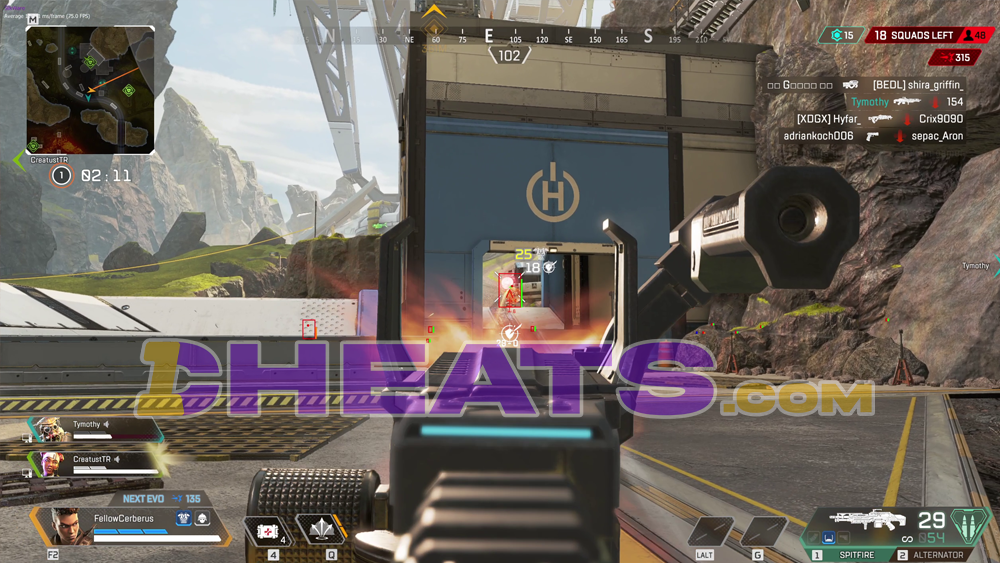Click the adriankoch006 kill feed row

click(x=873, y=135)
